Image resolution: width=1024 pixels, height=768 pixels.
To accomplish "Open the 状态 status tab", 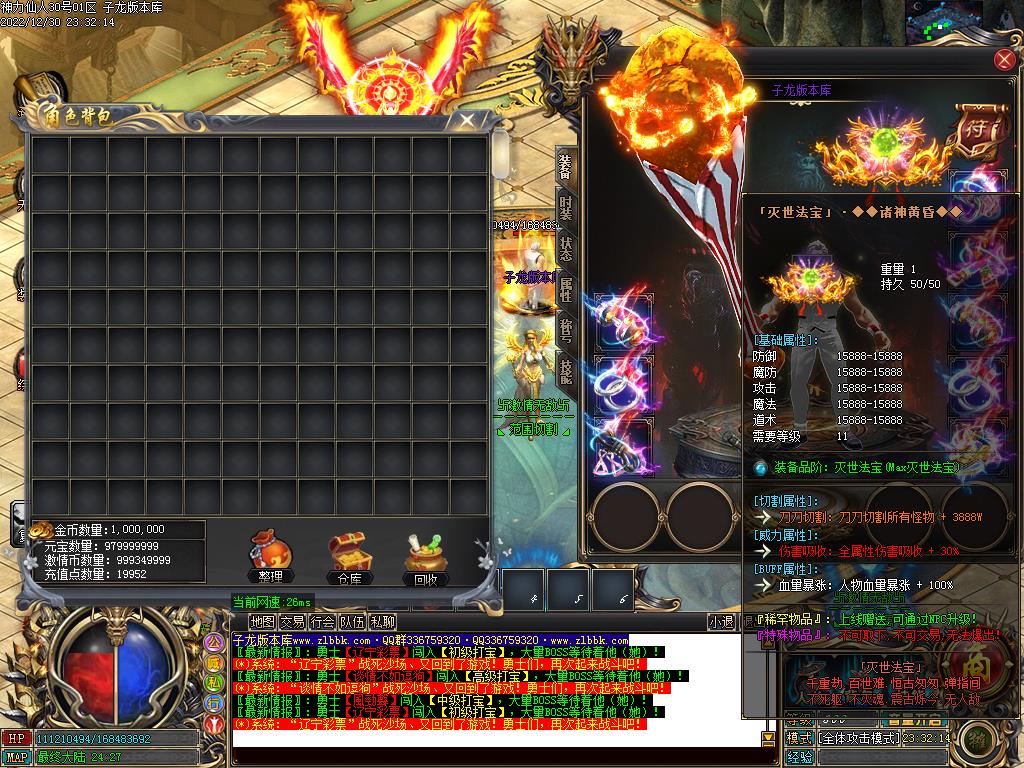I will (565, 249).
